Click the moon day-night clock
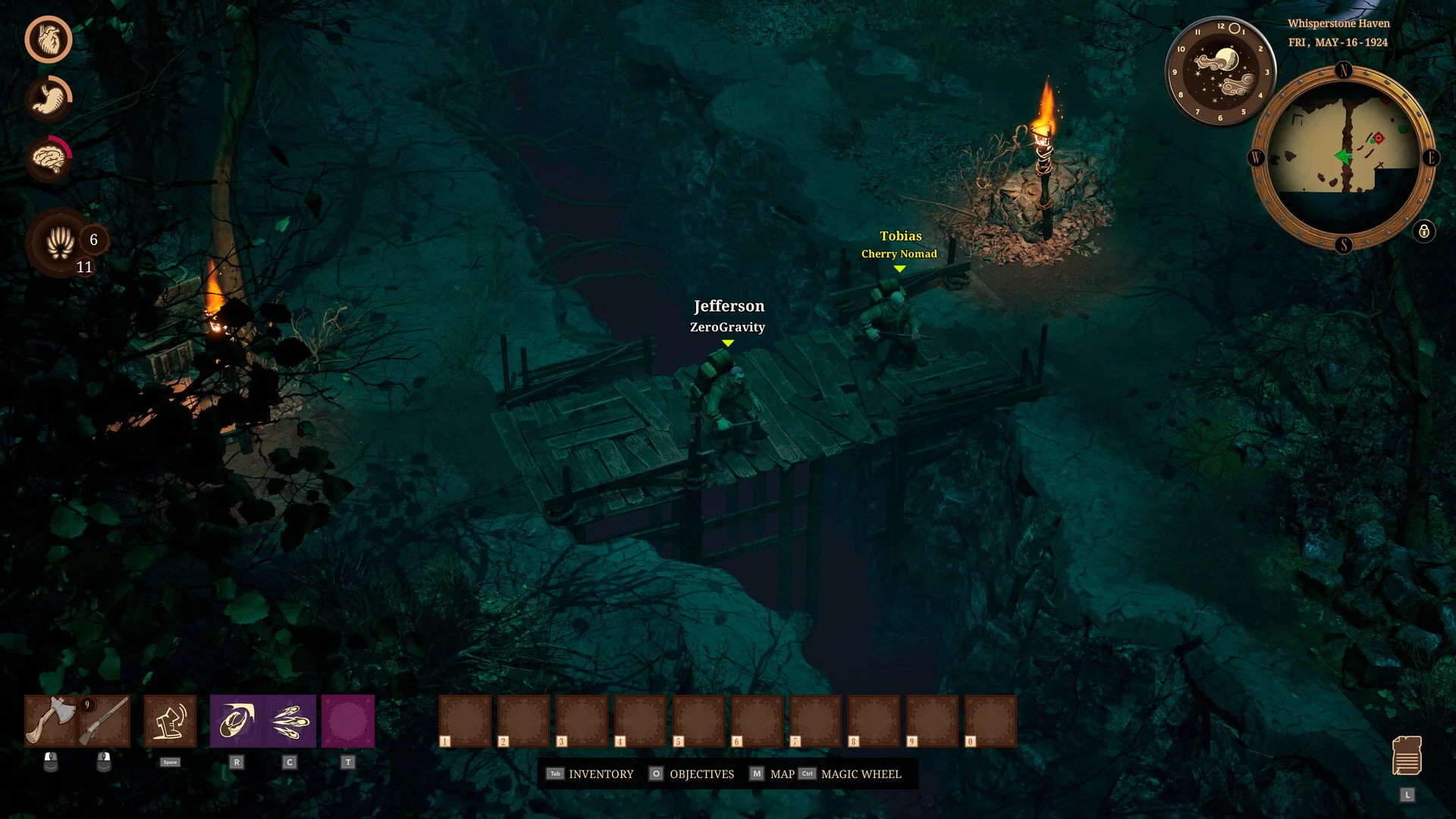Image resolution: width=1456 pixels, height=819 pixels. click(1220, 71)
